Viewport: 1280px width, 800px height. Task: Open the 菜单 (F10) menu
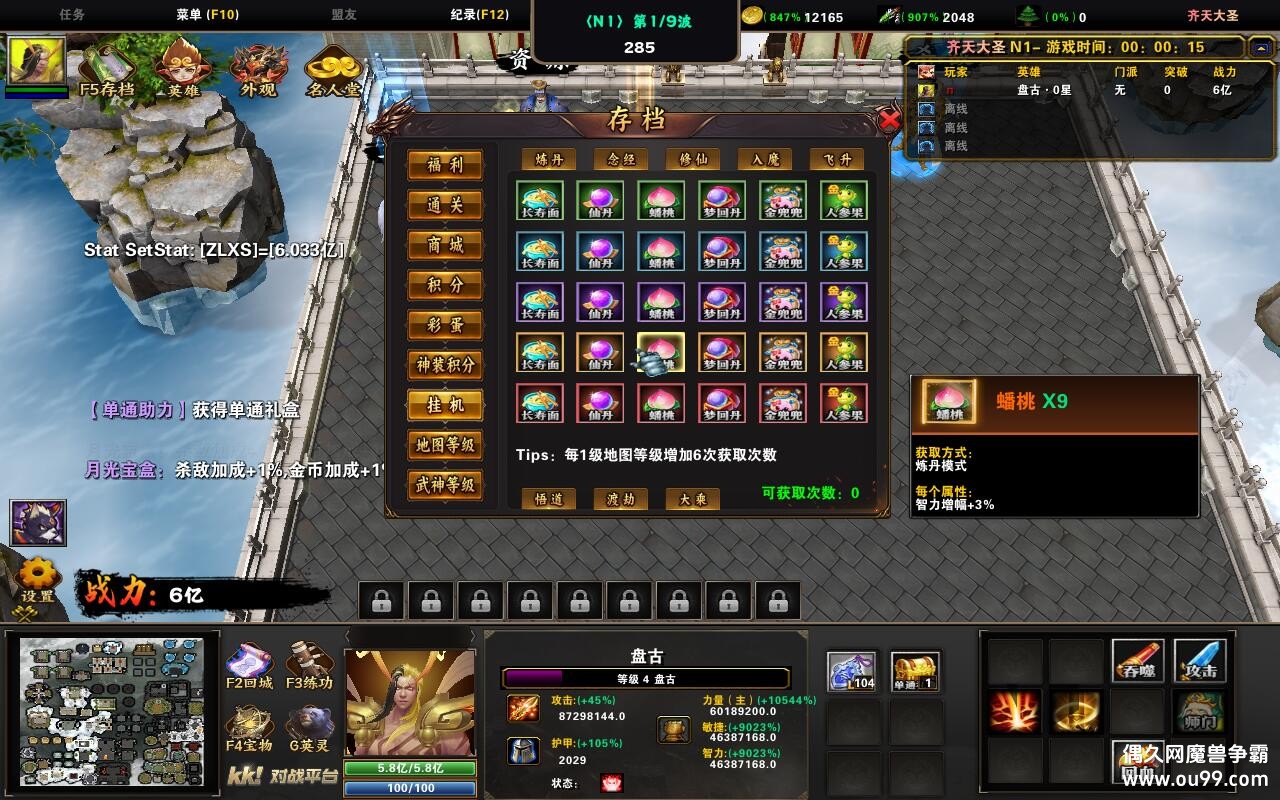(207, 15)
